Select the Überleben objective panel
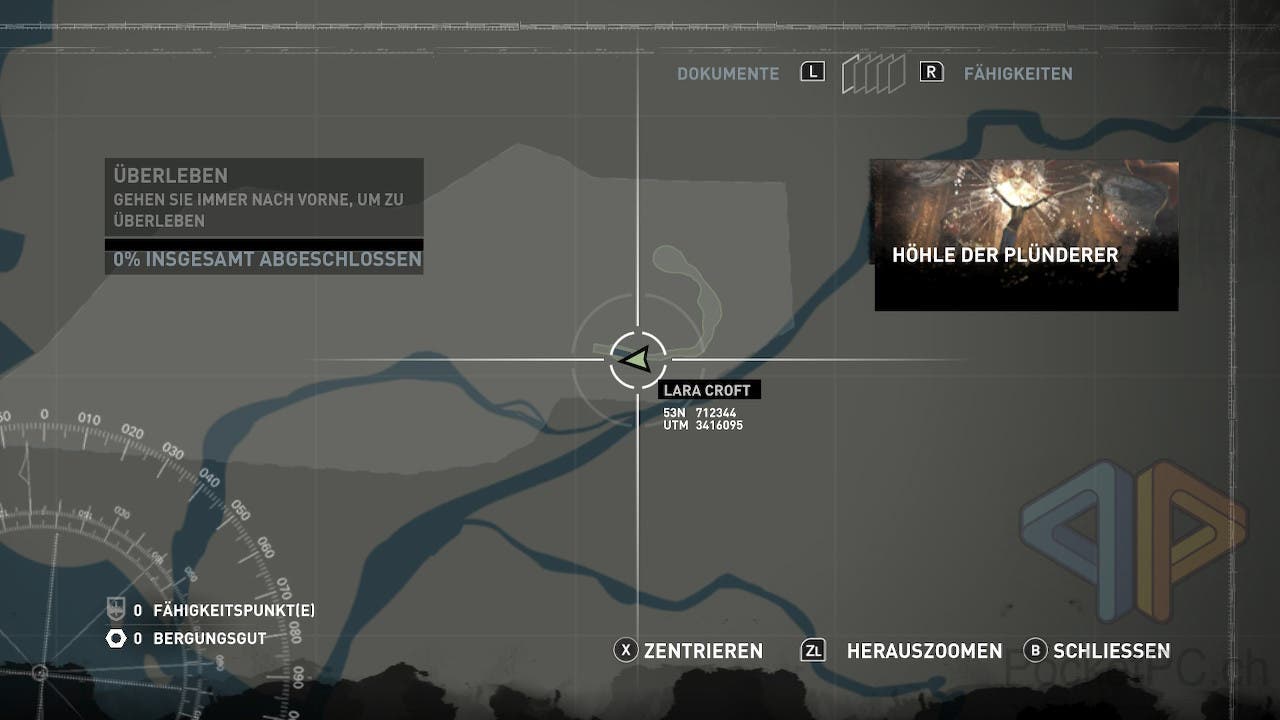1280x720 pixels. coord(264,198)
